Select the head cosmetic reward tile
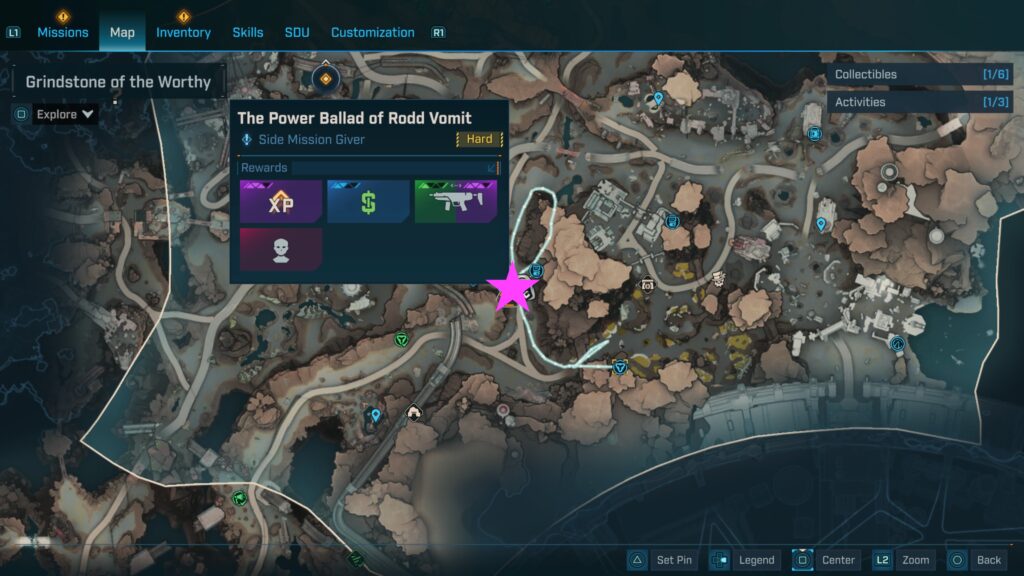The width and height of the screenshot is (1024, 576). [281, 249]
